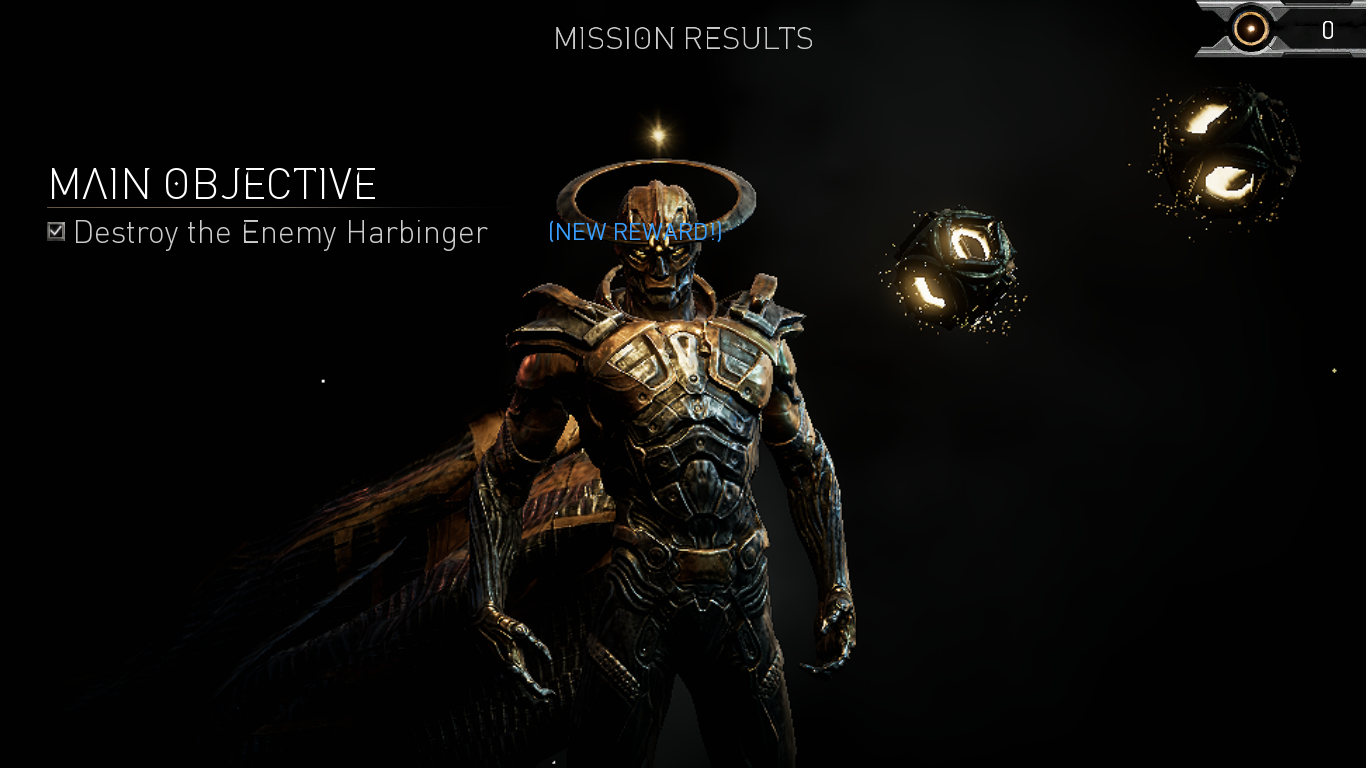1366x768 pixels.
Task: Open the orb currency icon panel
Action: point(1251,30)
